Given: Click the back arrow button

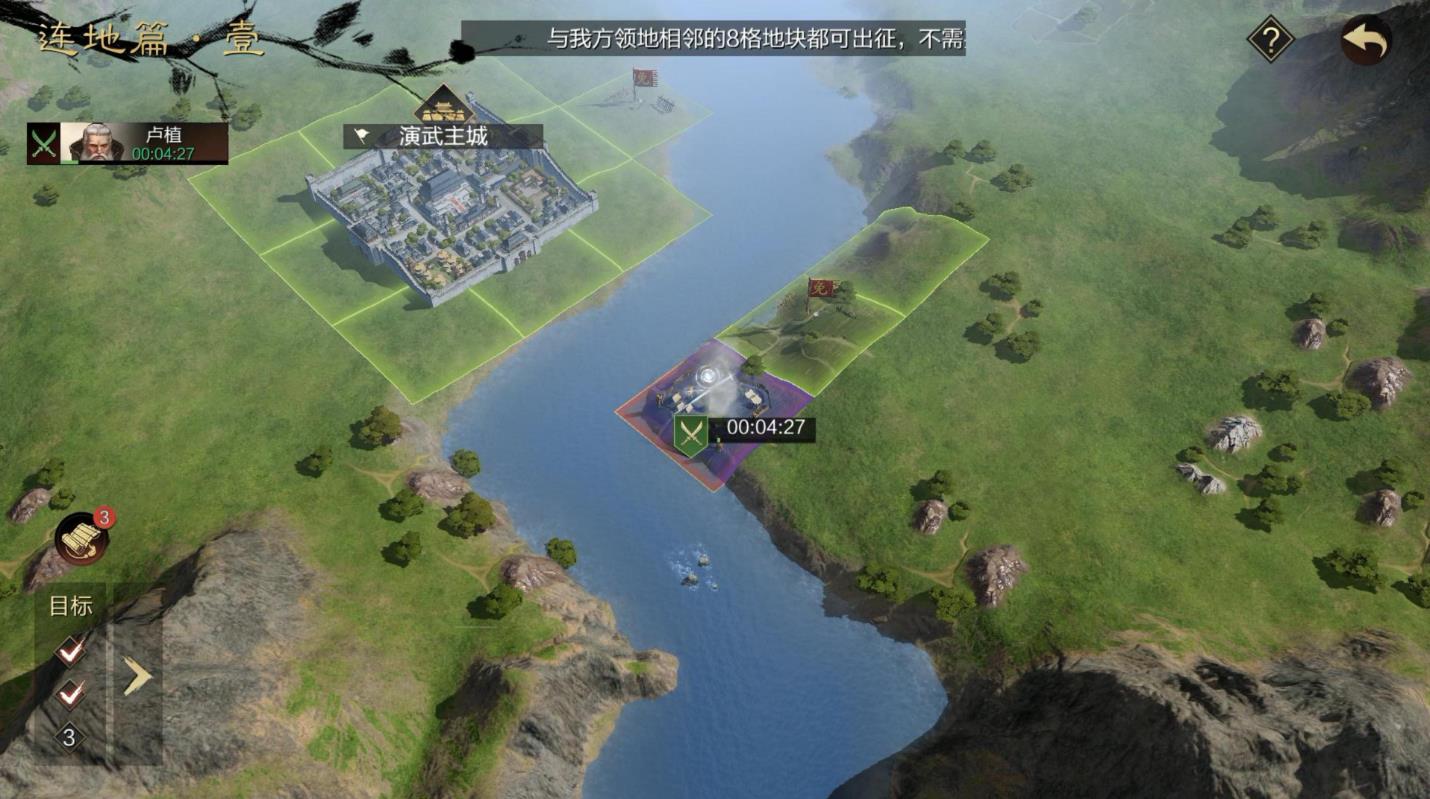Looking at the screenshot, I should tap(1366, 41).
